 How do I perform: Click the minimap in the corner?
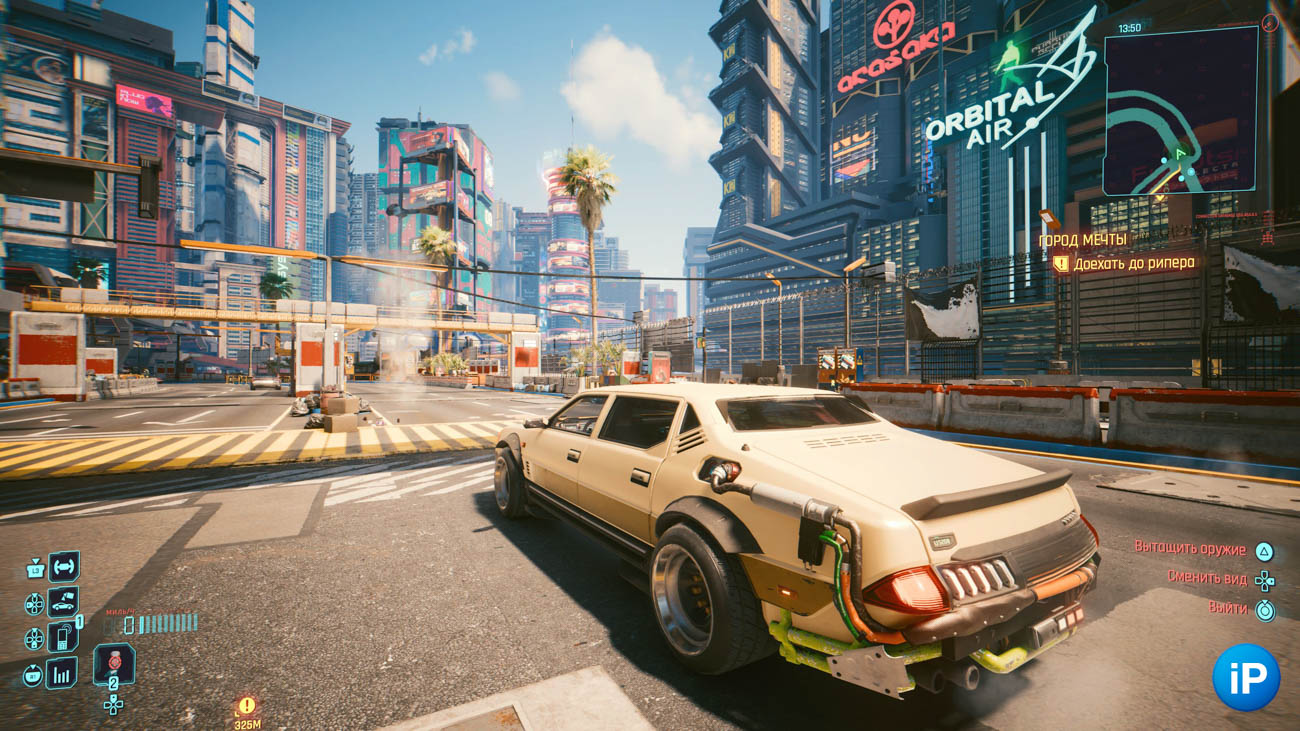1180,110
